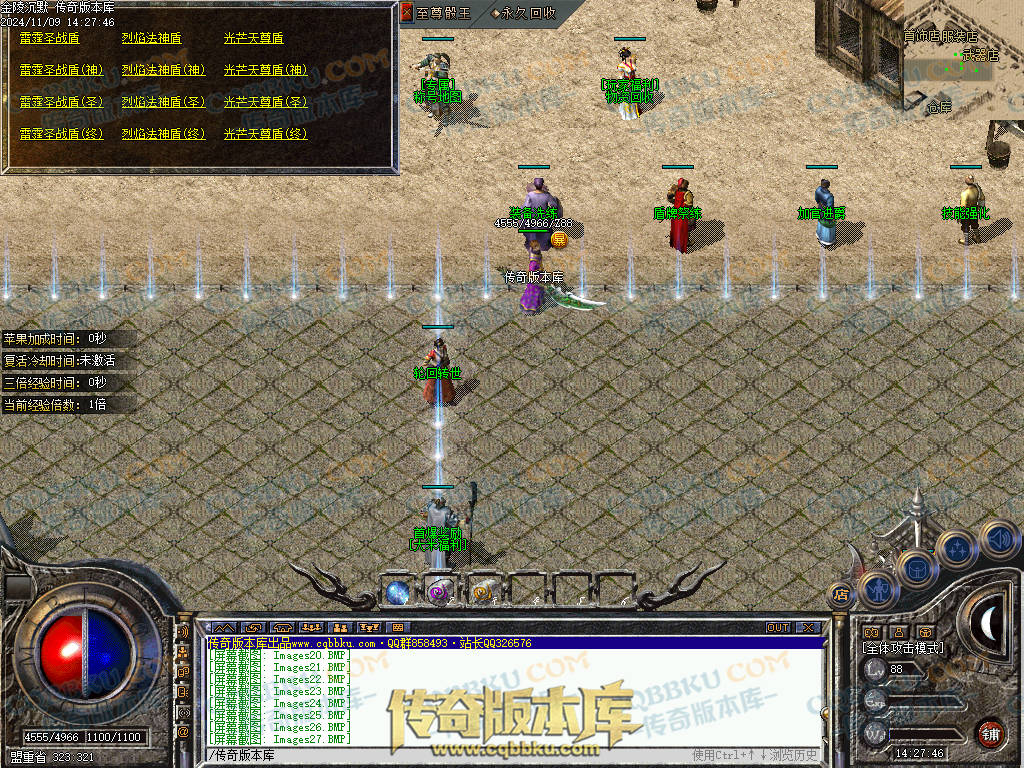Open the 店 shop button
This screenshot has width=1024, height=768.
pos(840,595)
